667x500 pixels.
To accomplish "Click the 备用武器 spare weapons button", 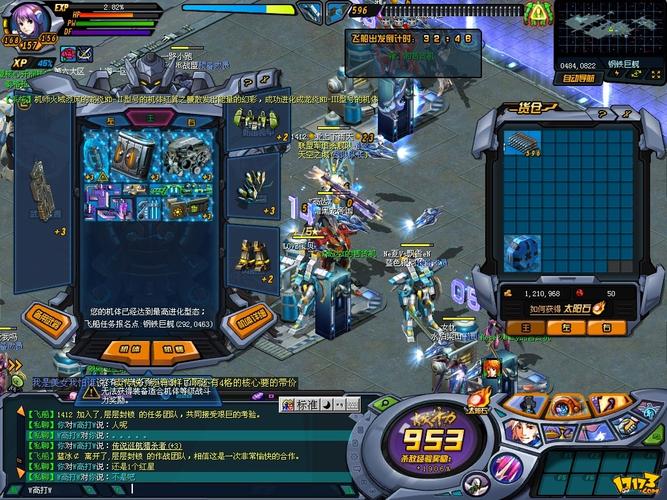I will [x=45, y=322].
